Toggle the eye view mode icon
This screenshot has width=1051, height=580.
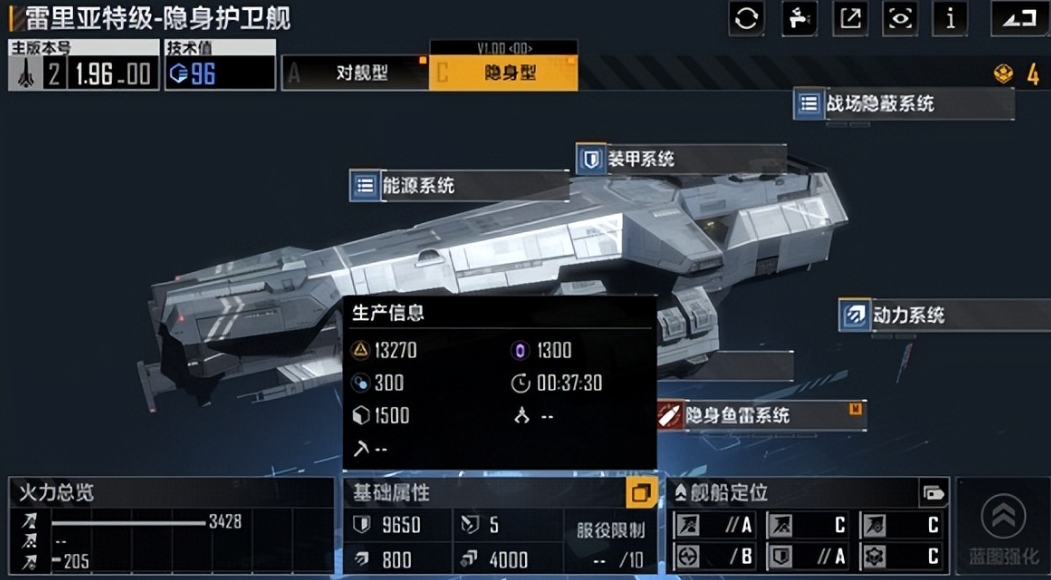tap(900, 18)
